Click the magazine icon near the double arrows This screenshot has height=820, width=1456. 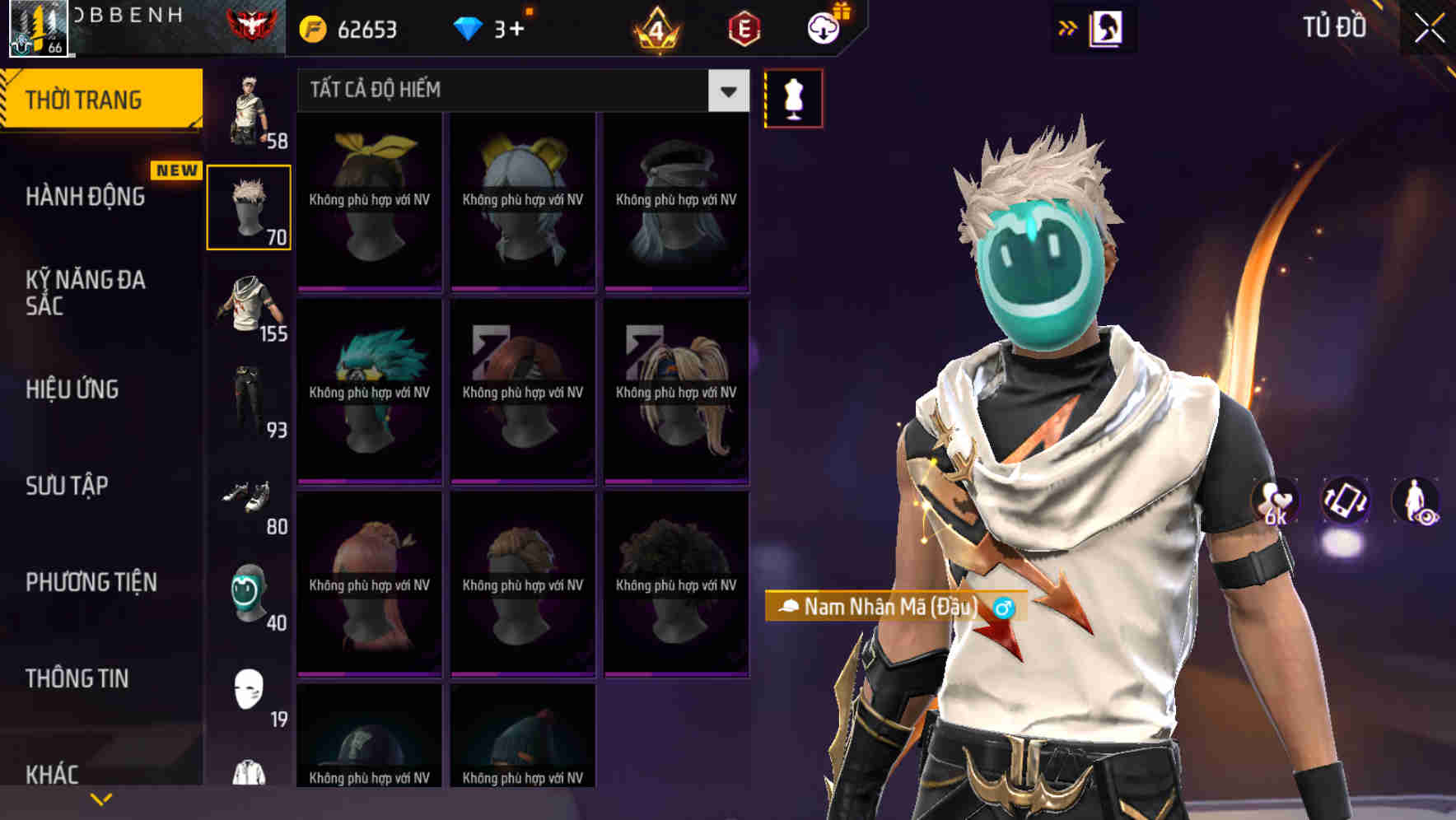[1107, 26]
